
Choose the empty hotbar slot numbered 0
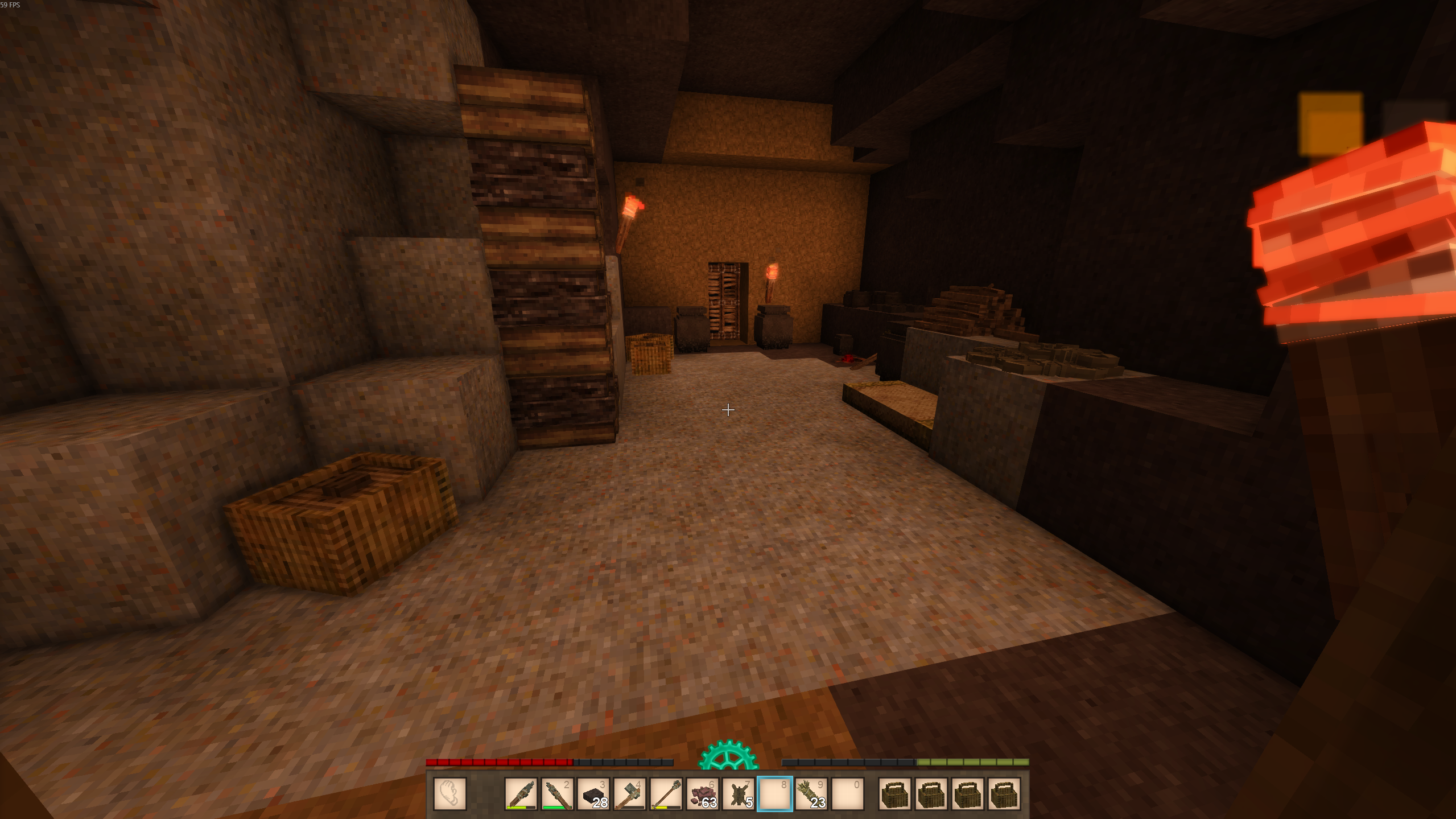(x=848, y=793)
